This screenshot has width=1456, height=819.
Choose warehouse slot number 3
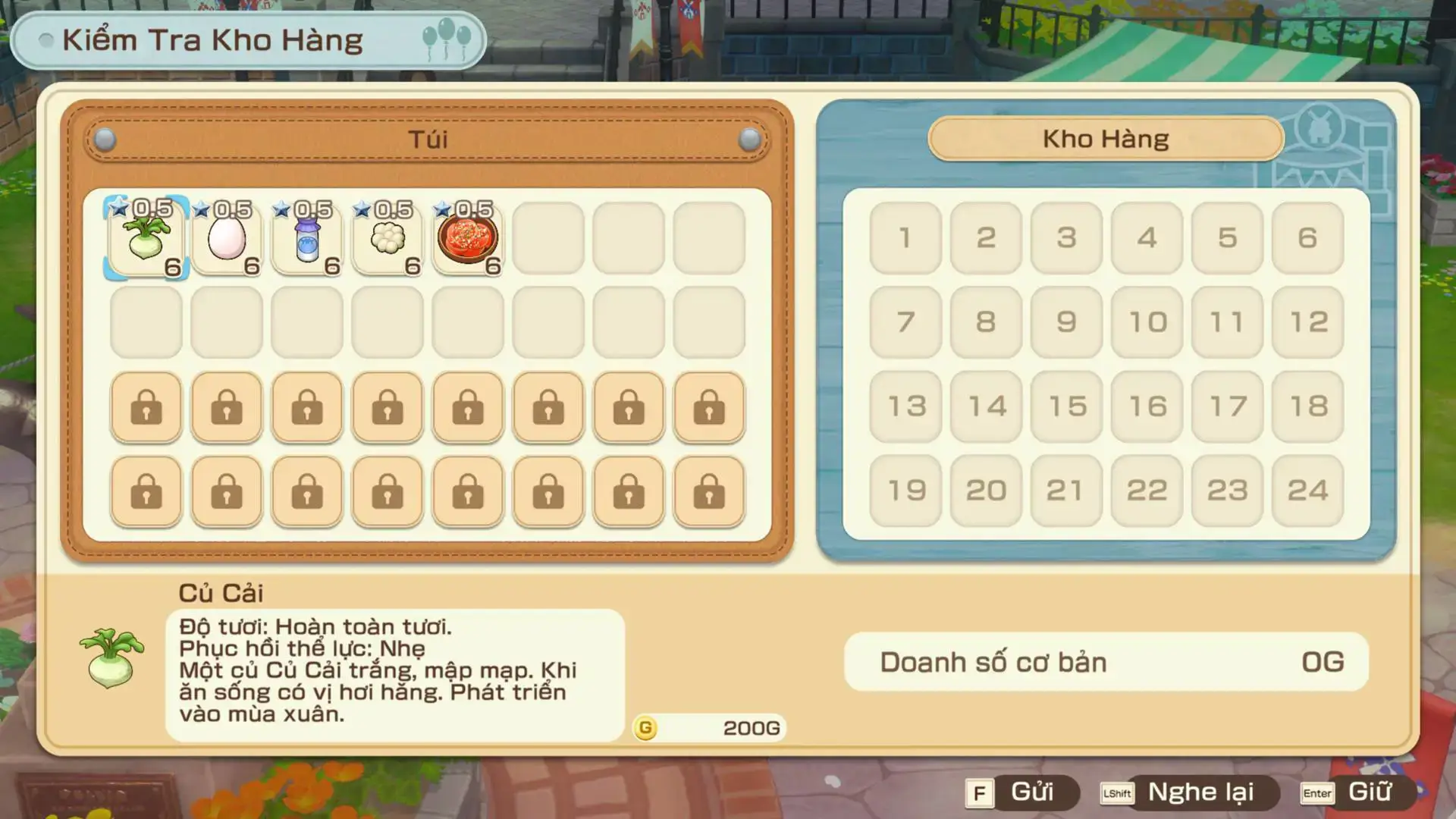pos(1066,238)
